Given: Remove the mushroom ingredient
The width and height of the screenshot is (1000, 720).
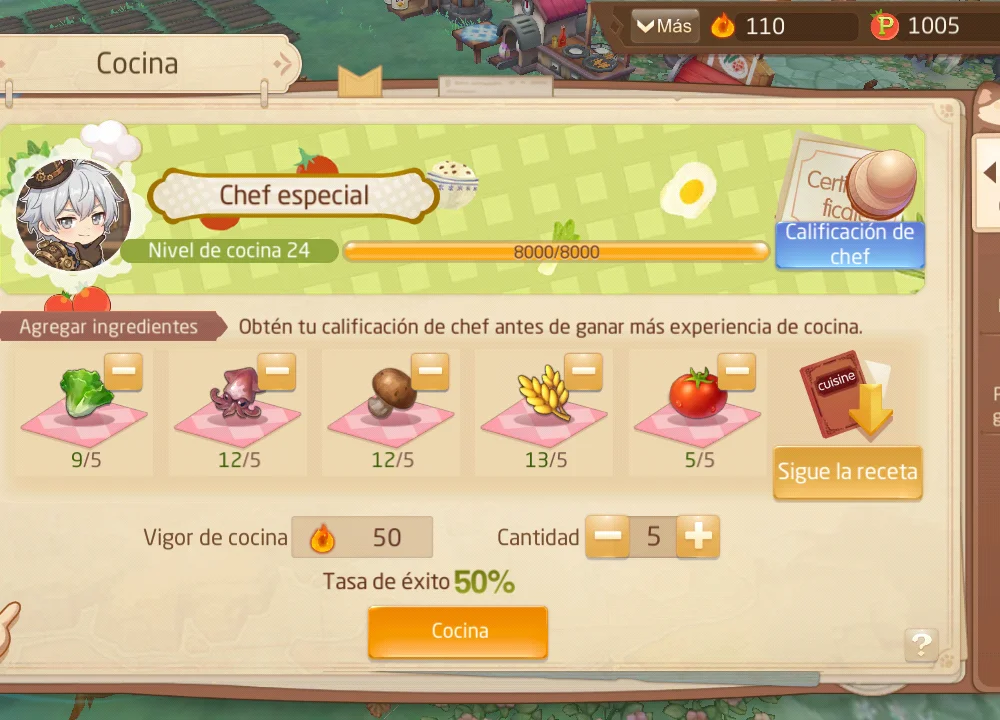Looking at the screenshot, I should tap(430, 372).
